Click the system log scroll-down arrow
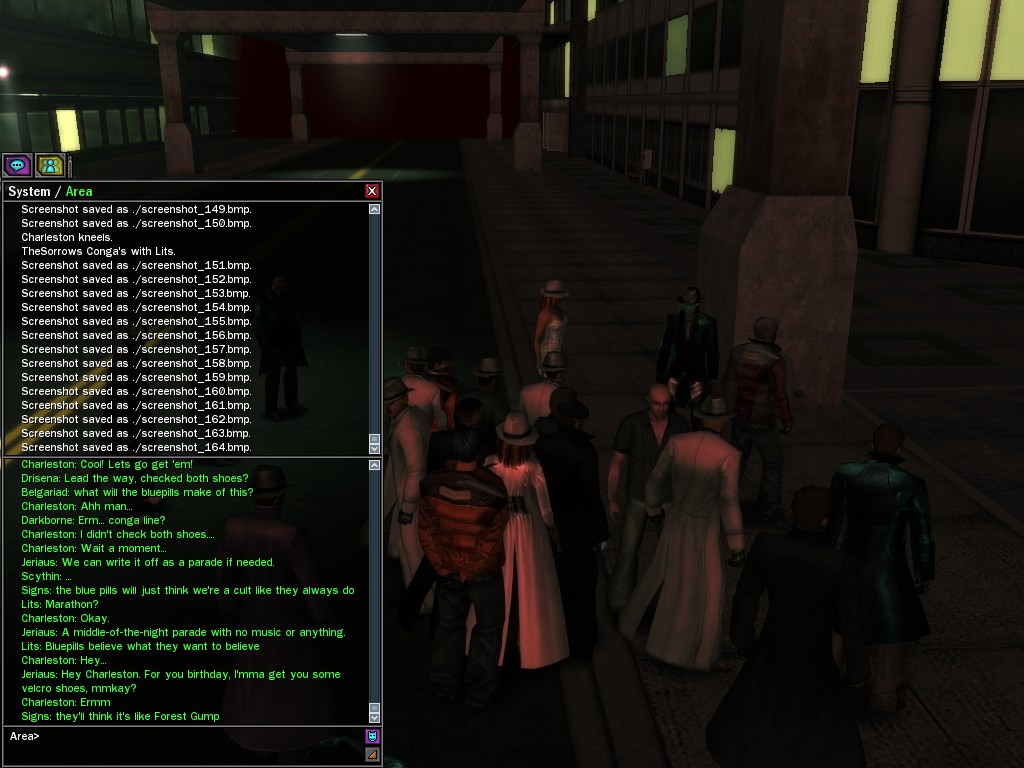Viewport: 1024px width, 768px height. click(374, 447)
